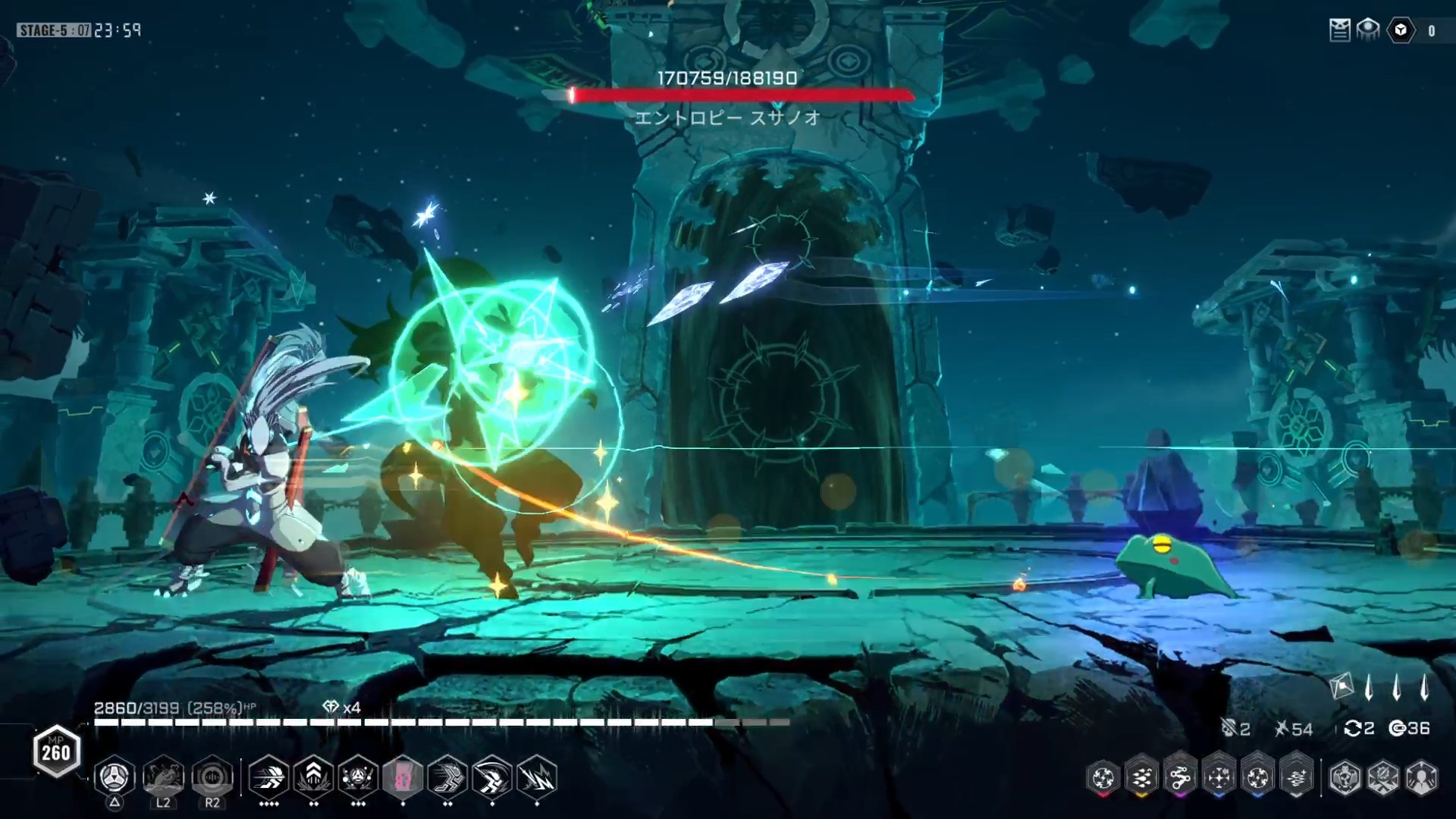Choose the purple-marked connected nodes tactic icon
The height and width of the screenshot is (819, 1456).
click(x=1180, y=777)
